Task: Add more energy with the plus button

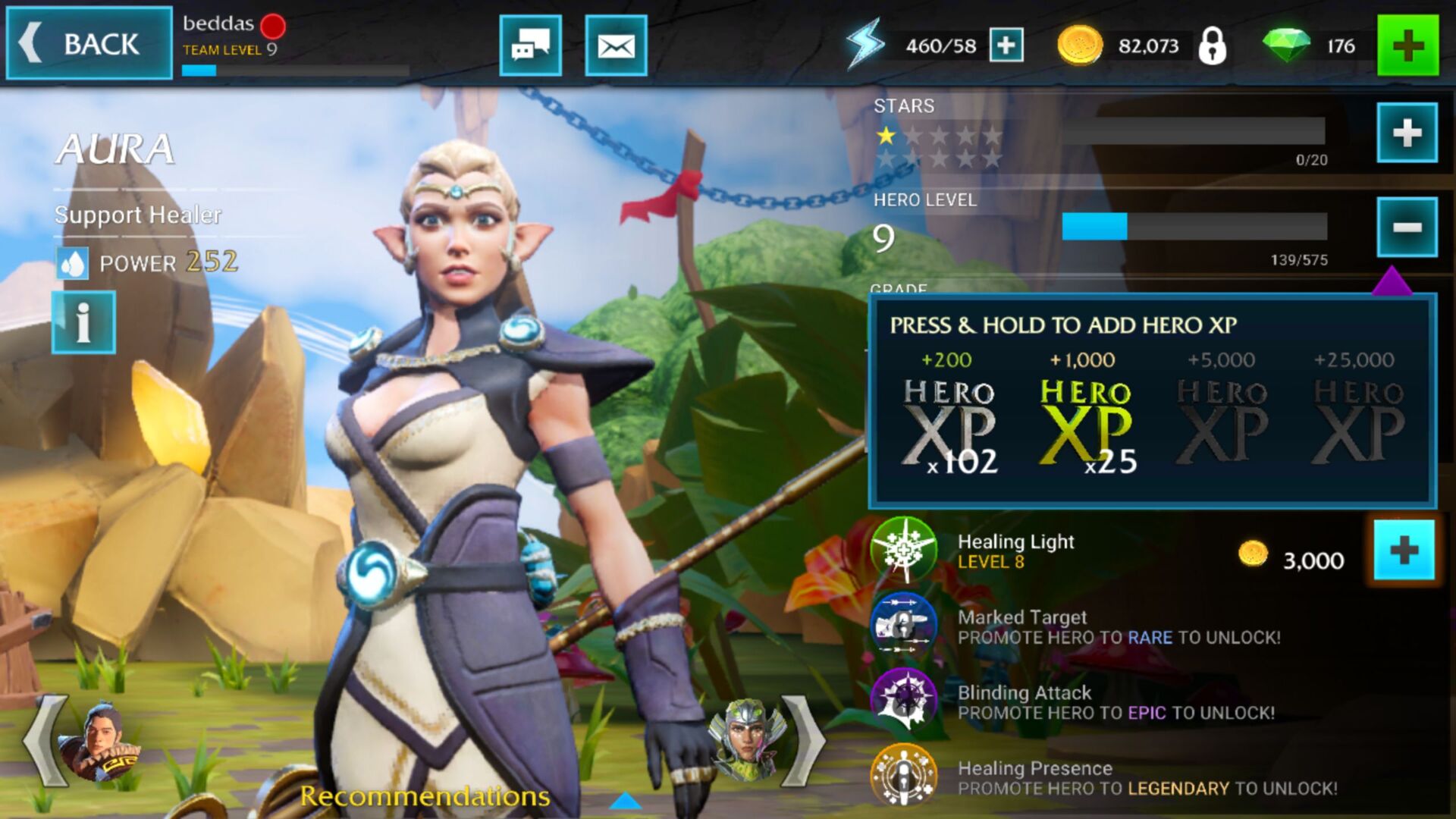Action: (1006, 45)
